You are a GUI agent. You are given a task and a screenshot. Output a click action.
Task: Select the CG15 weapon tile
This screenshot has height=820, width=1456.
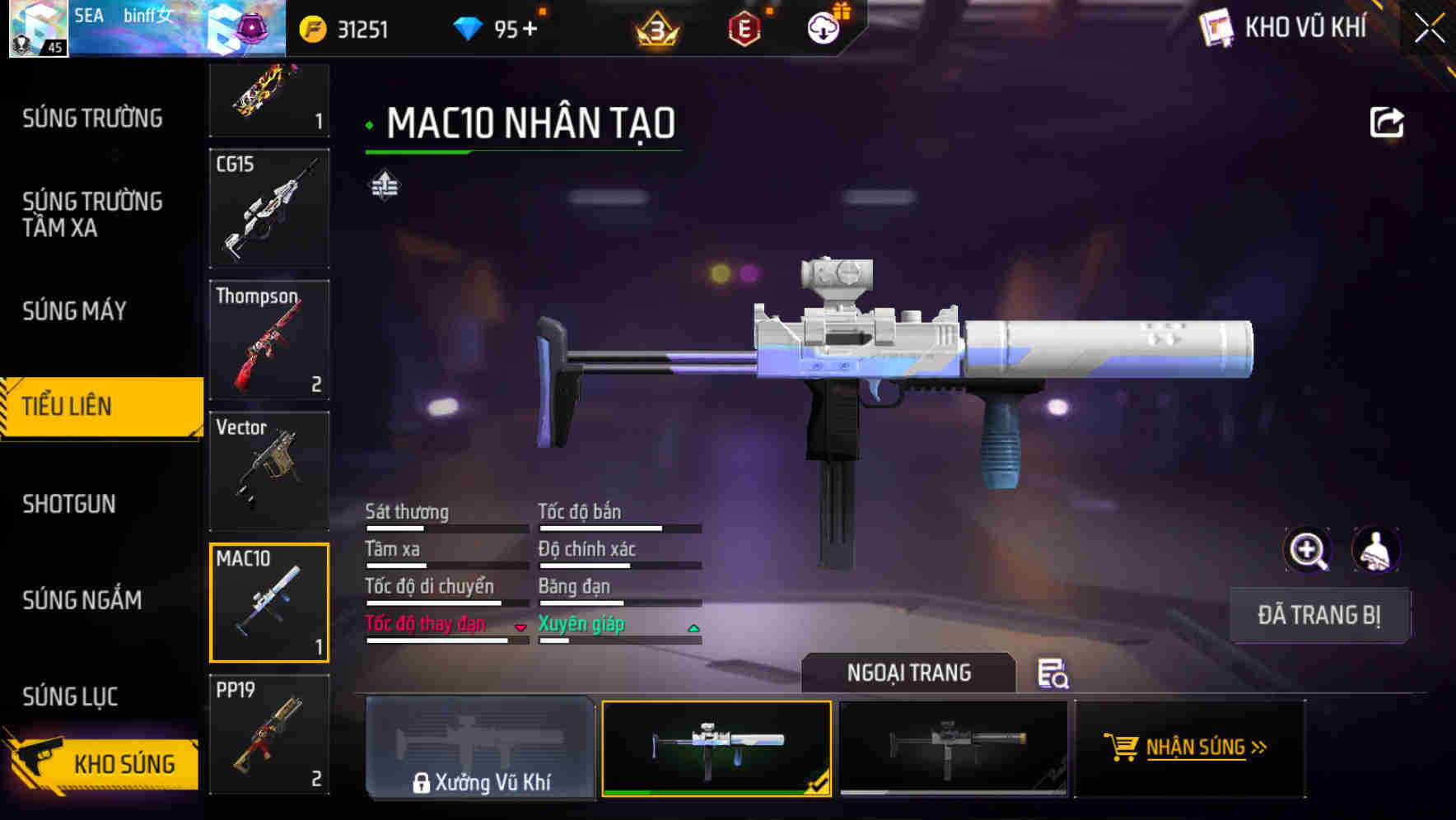pyautogui.click(x=269, y=208)
